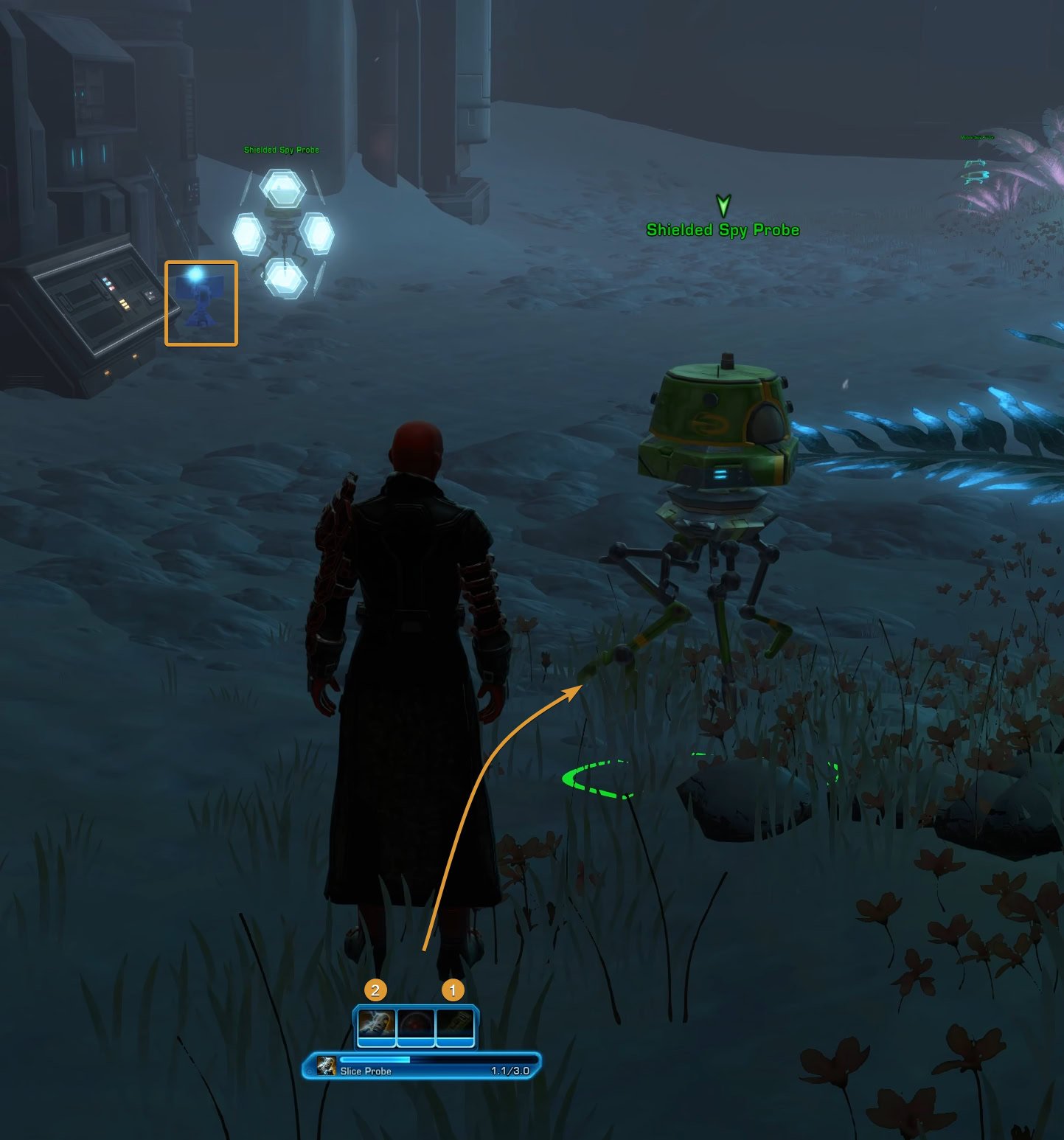Screen dimensions: 1064x1140
Task: Click the Slice Probe icon on the cast bar
Action: click(325, 1065)
